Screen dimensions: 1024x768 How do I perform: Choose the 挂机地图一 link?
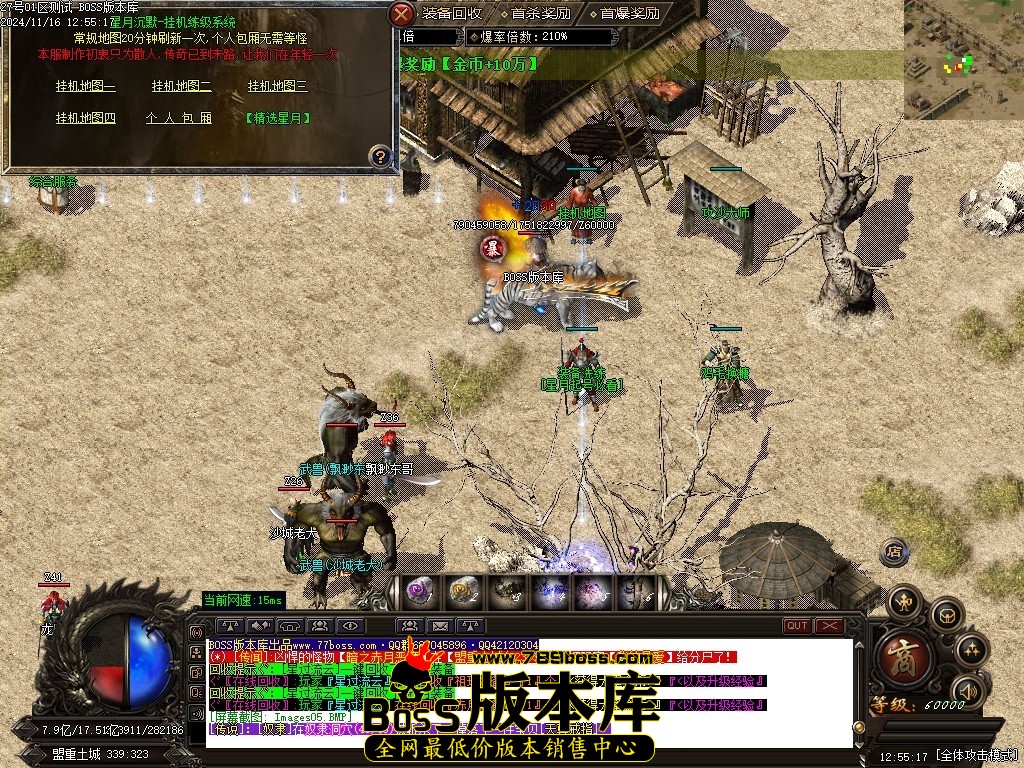click(85, 87)
